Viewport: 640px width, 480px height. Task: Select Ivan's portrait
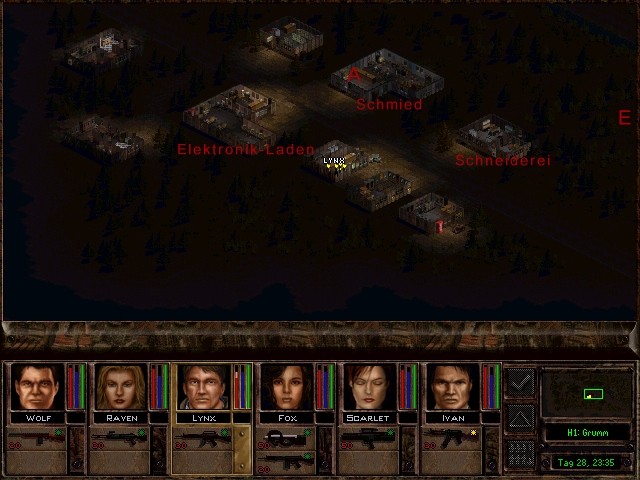pyautogui.click(x=452, y=386)
